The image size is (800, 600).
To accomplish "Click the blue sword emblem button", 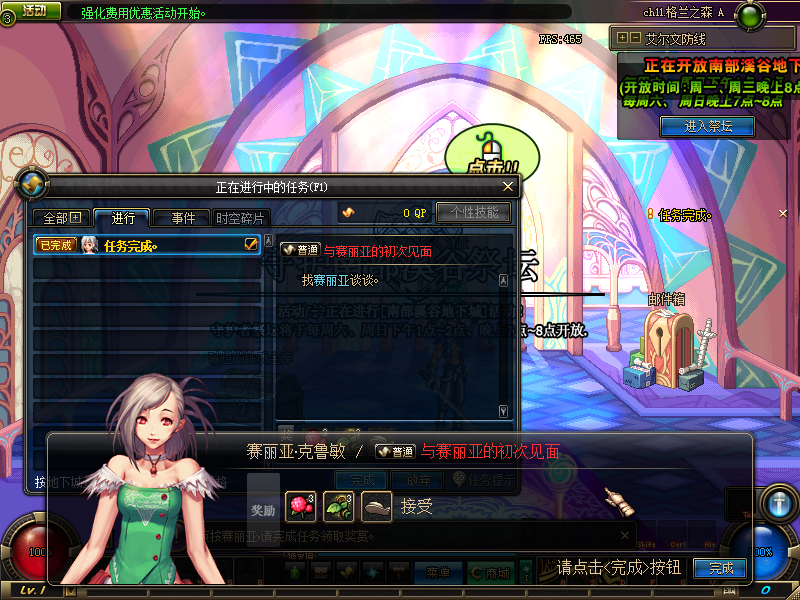I will click(x=778, y=501).
